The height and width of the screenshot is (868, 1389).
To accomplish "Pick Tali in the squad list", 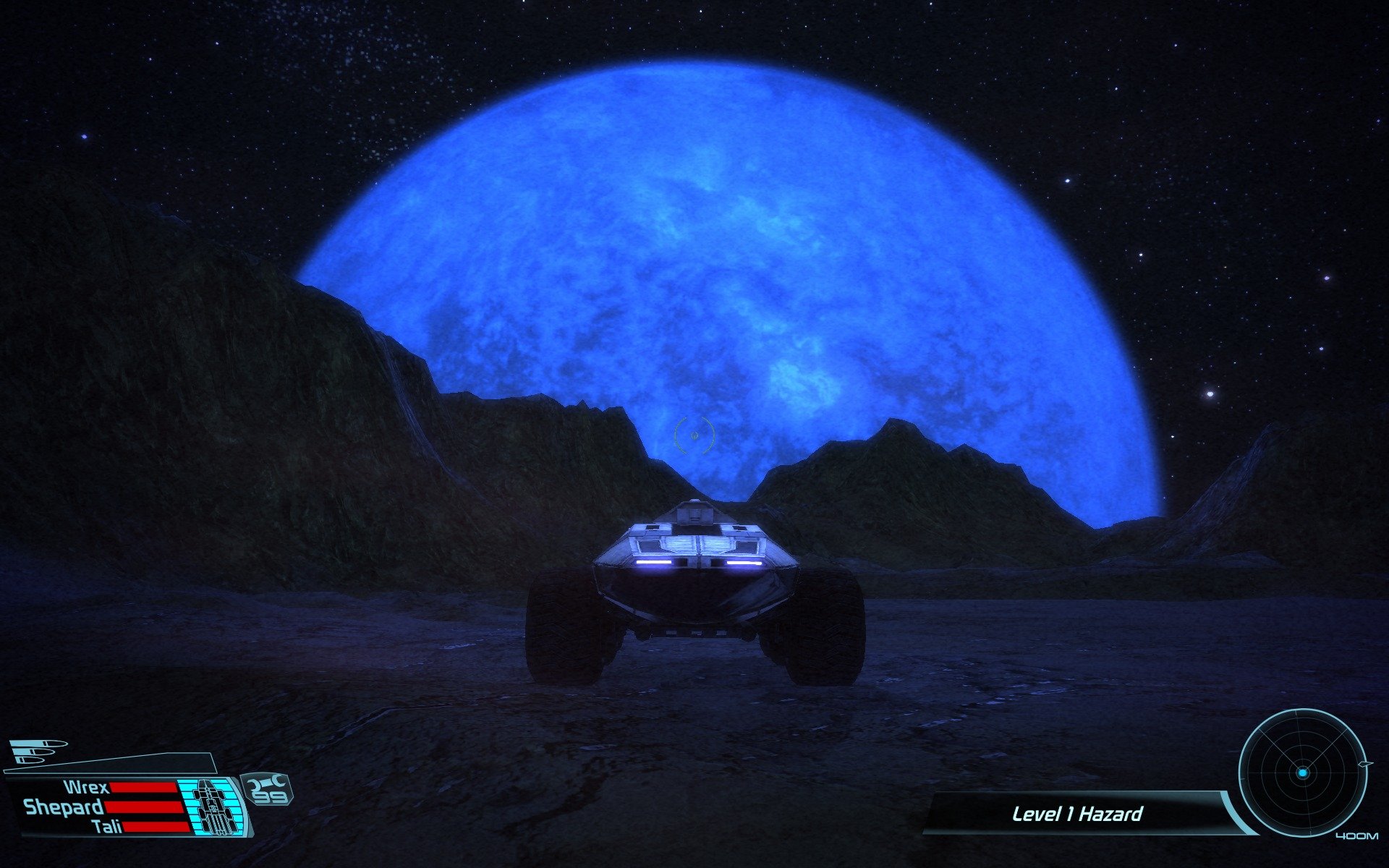I will 107,826.
